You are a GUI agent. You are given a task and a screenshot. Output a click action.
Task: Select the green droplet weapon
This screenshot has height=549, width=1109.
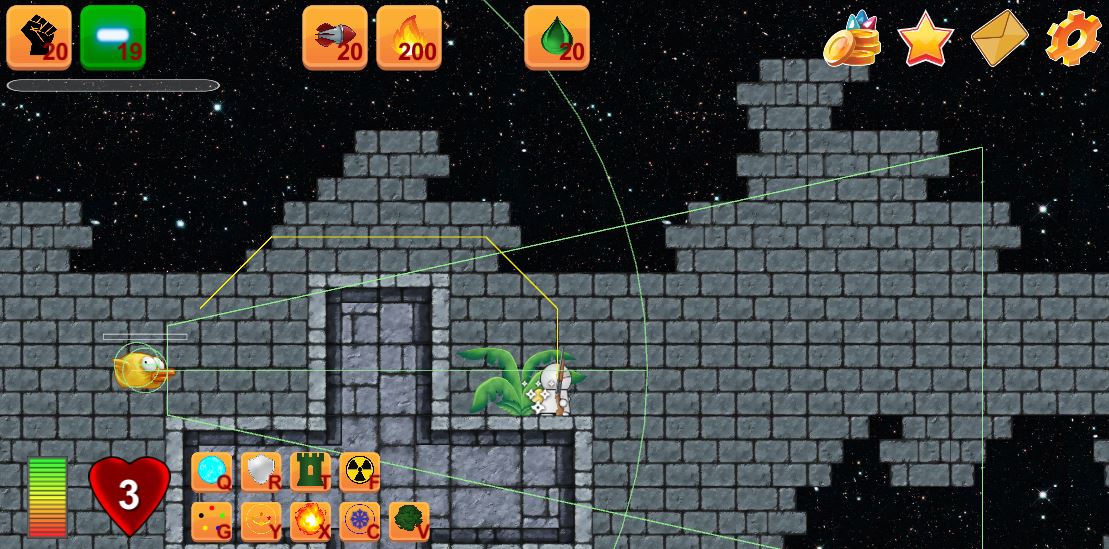557,37
